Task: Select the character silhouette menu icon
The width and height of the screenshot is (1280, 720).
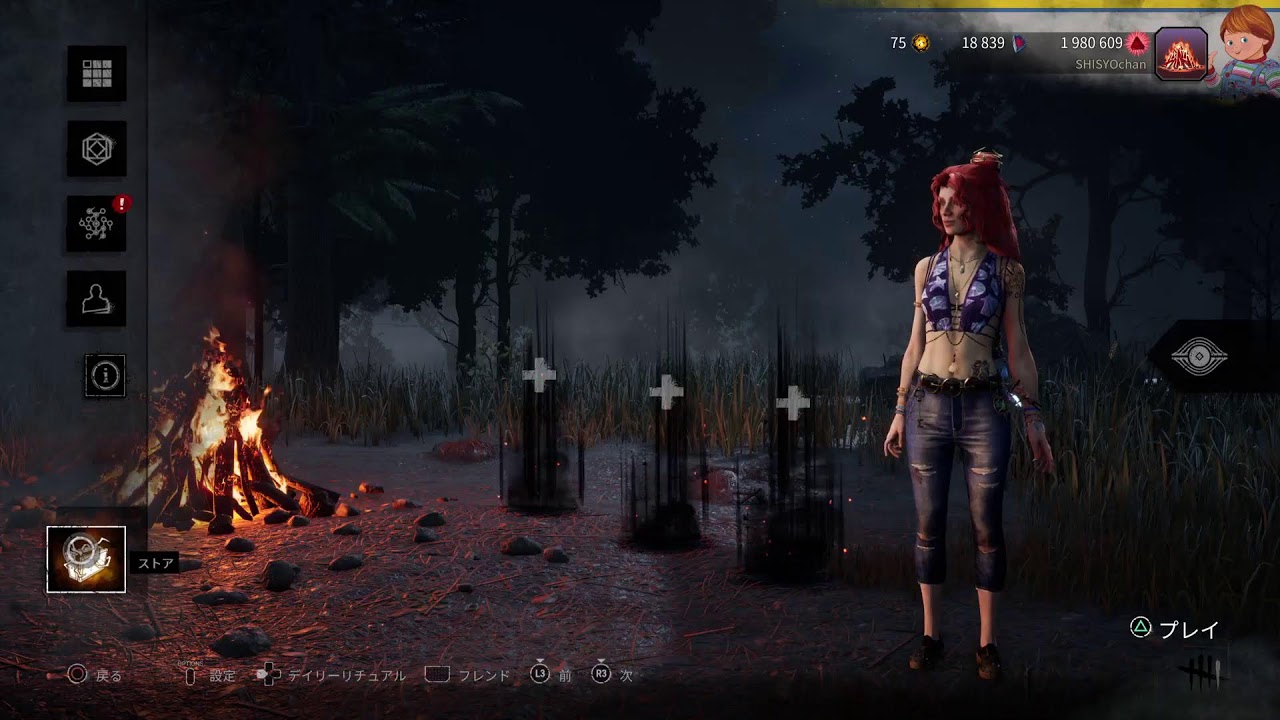Action: tap(97, 298)
